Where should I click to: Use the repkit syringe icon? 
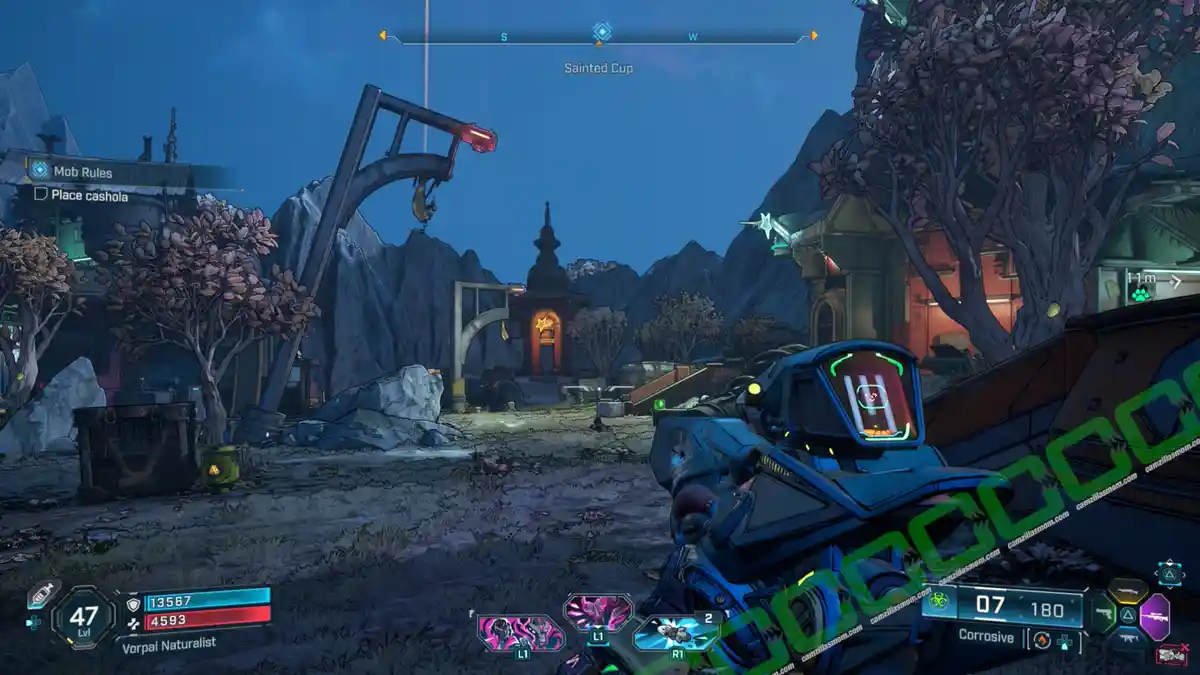(42, 594)
